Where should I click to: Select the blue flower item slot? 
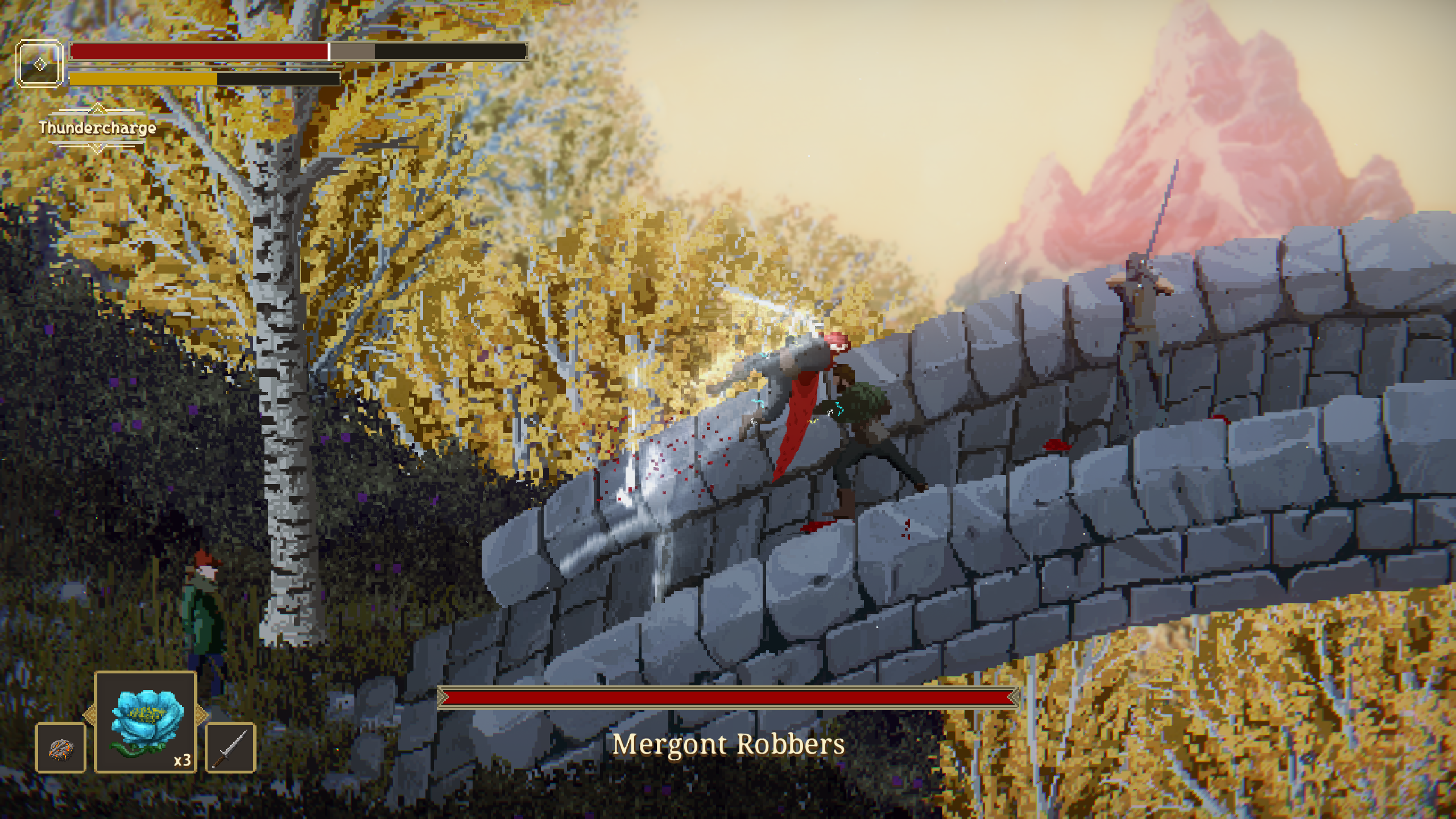tap(146, 721)
